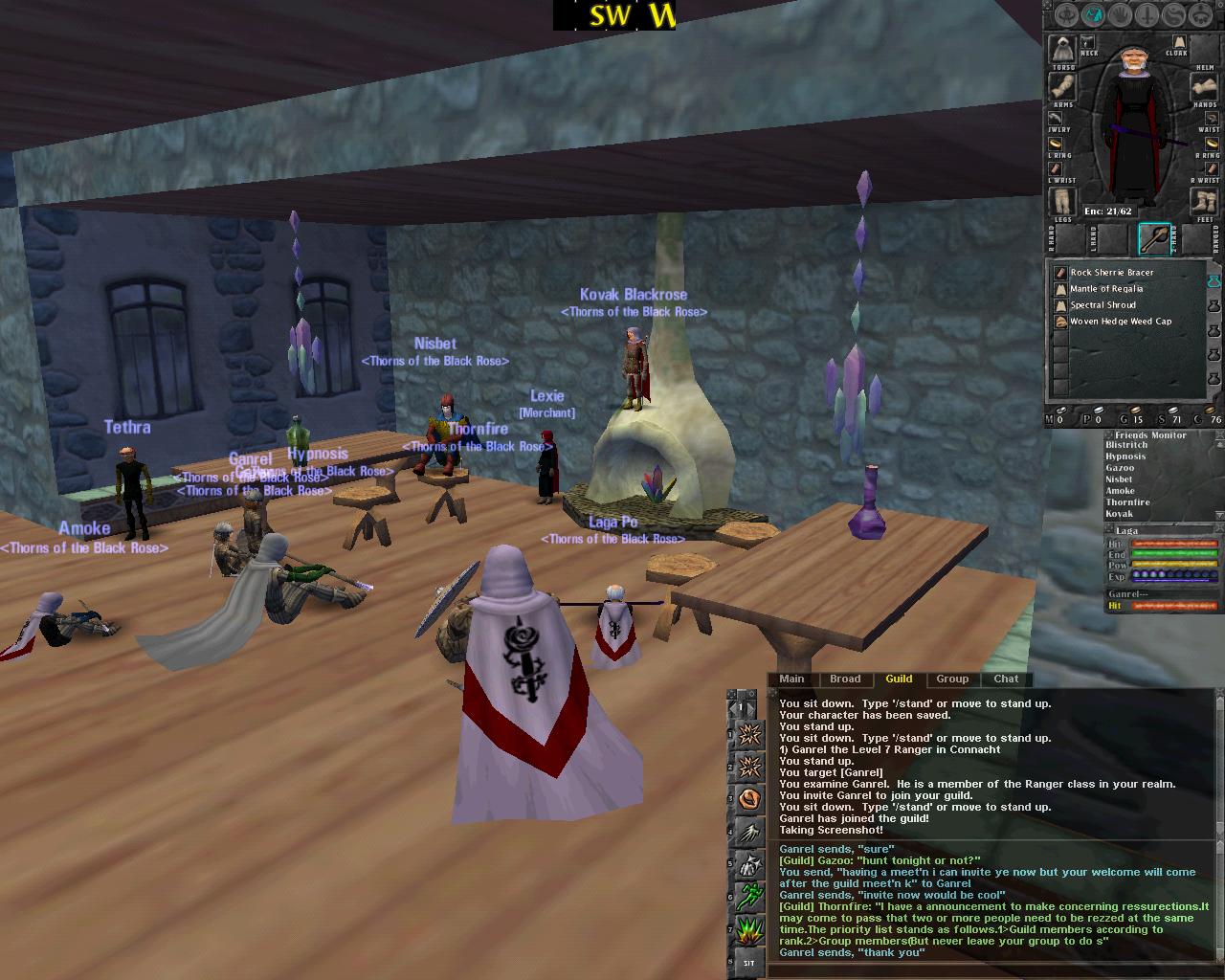Select the Rock Sherrie Bracer inventory item
The height and width of the screenshot is (980, 1225).
click(x=1111, y=273)
